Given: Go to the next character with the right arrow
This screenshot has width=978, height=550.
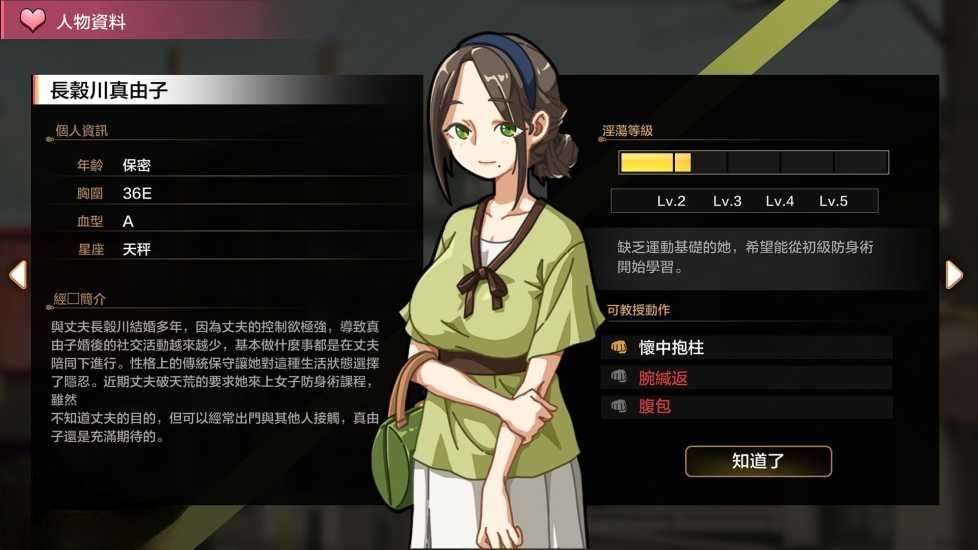Looking at the screenshot, I should (955, 274).
